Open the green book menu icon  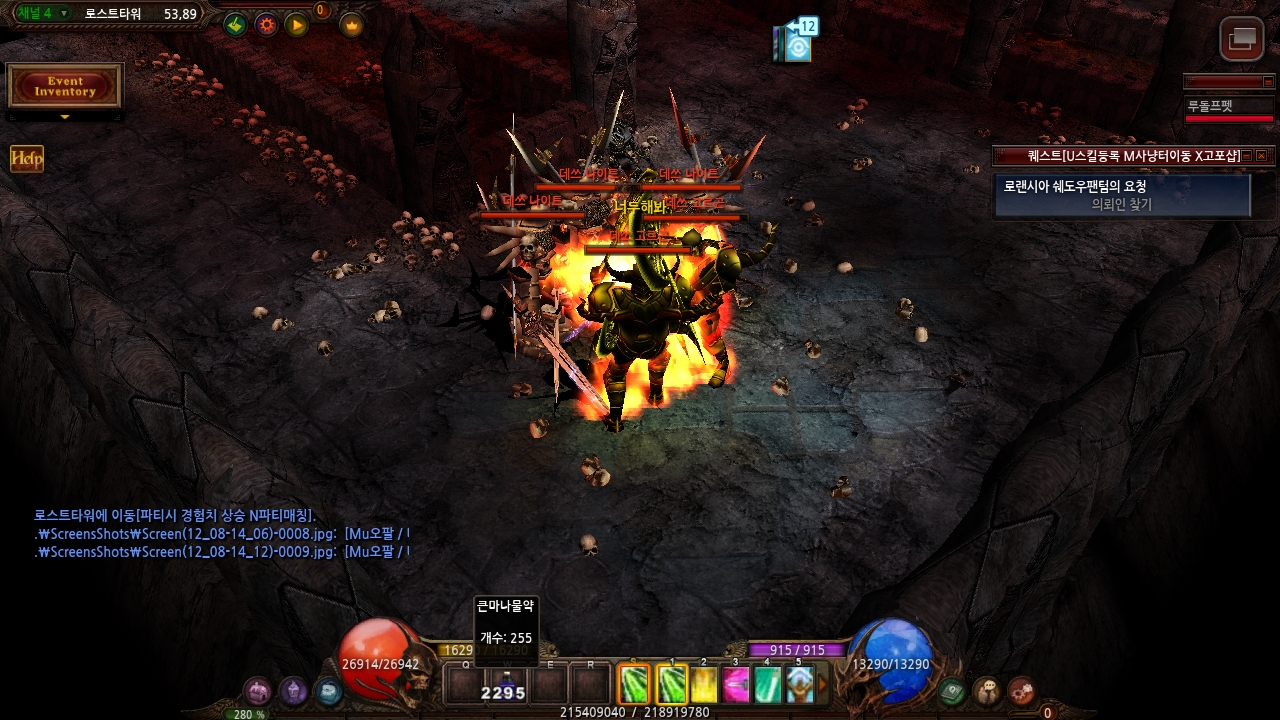[x=953, y=691]
